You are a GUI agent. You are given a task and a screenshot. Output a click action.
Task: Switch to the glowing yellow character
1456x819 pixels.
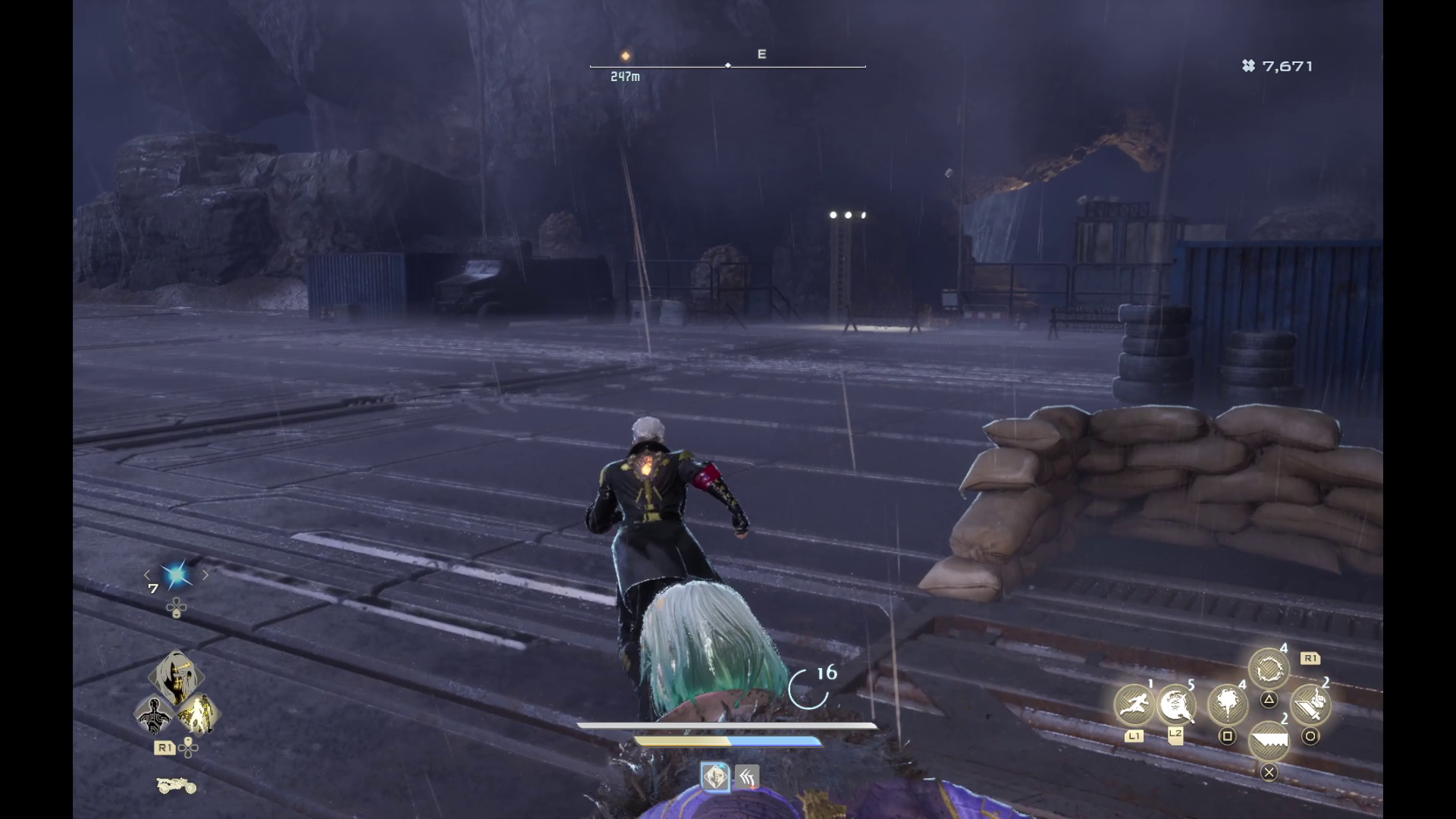(x=198, y=714)
